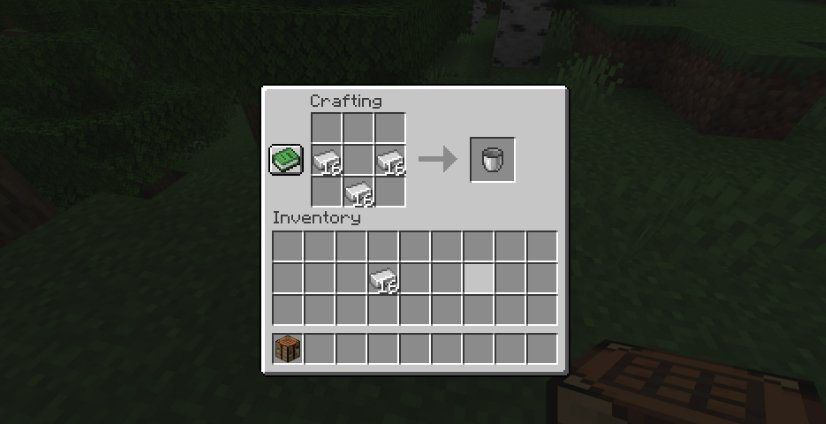Screen dimensions: 826x424
Task: Select the crafting table in the hotbar
Action: click(x=287, y=349)
